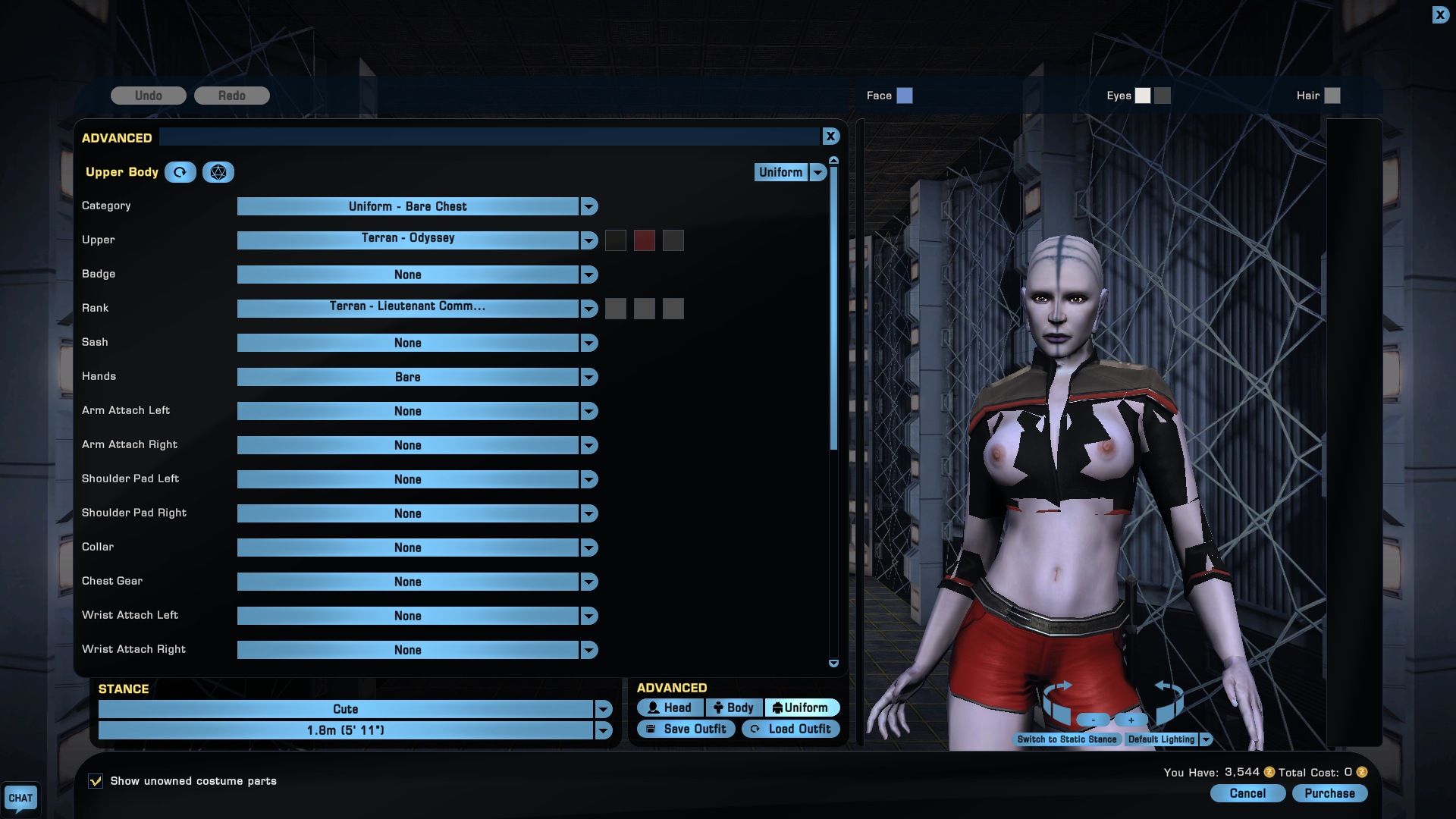Cancel the costume changes
This screenshot has width=1456, height=819.
[x=1247, y=793]
